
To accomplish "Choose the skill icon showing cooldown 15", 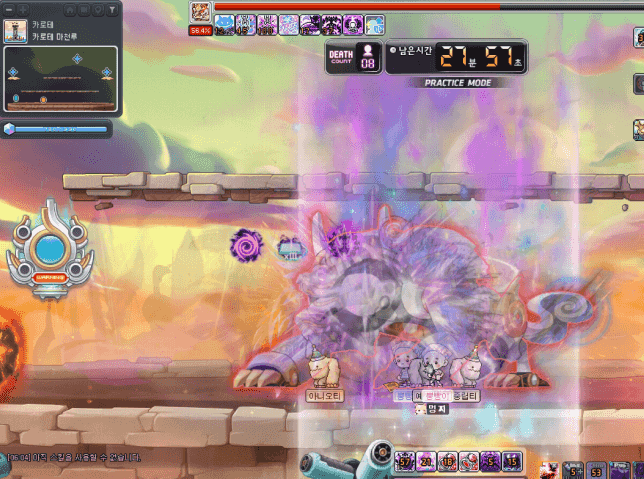I will 512,461.
